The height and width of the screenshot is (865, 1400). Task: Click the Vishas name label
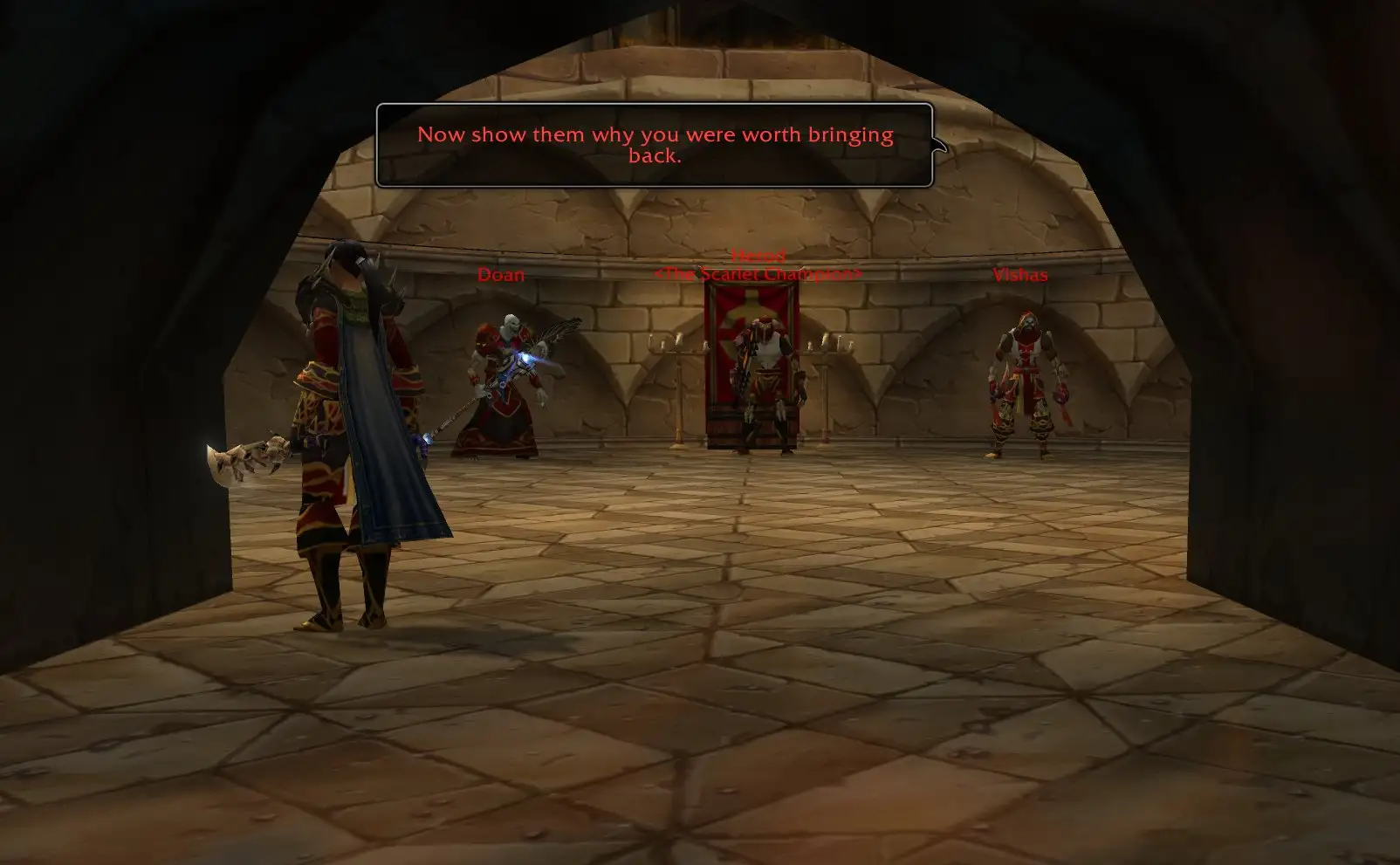click(x=1019, y=275)
